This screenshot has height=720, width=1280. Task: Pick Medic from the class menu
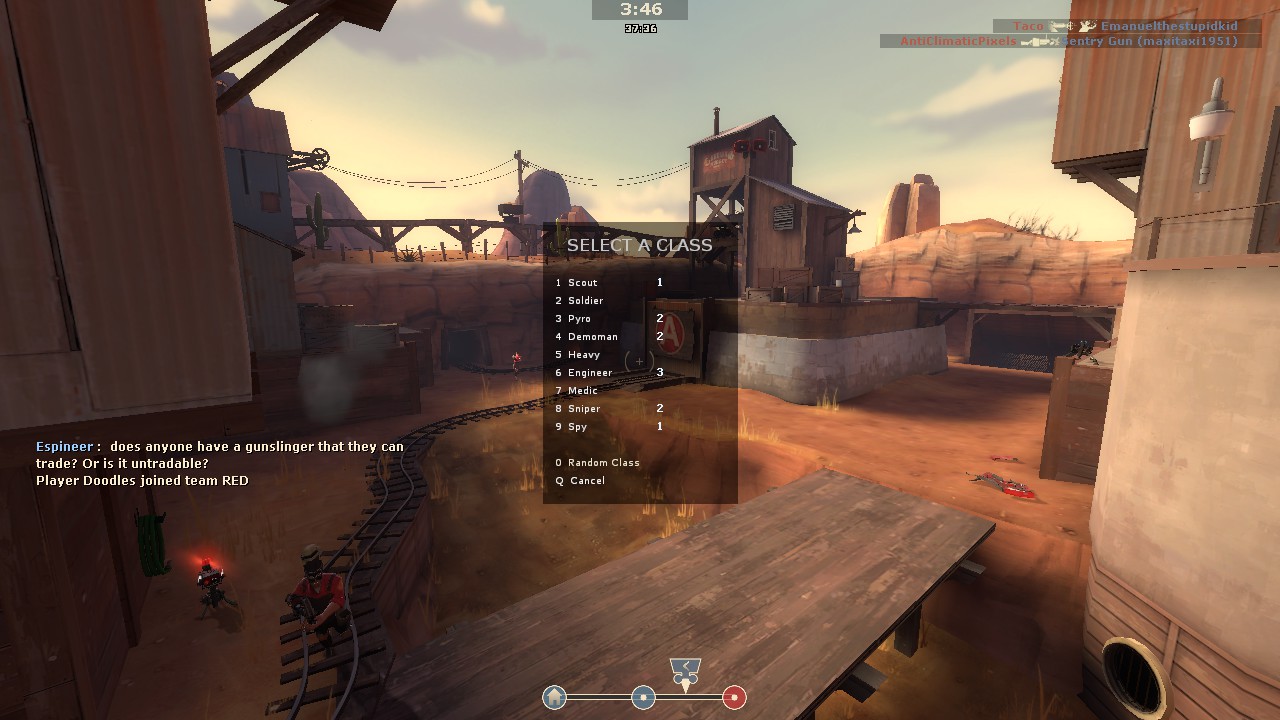(x=582, y=391)
